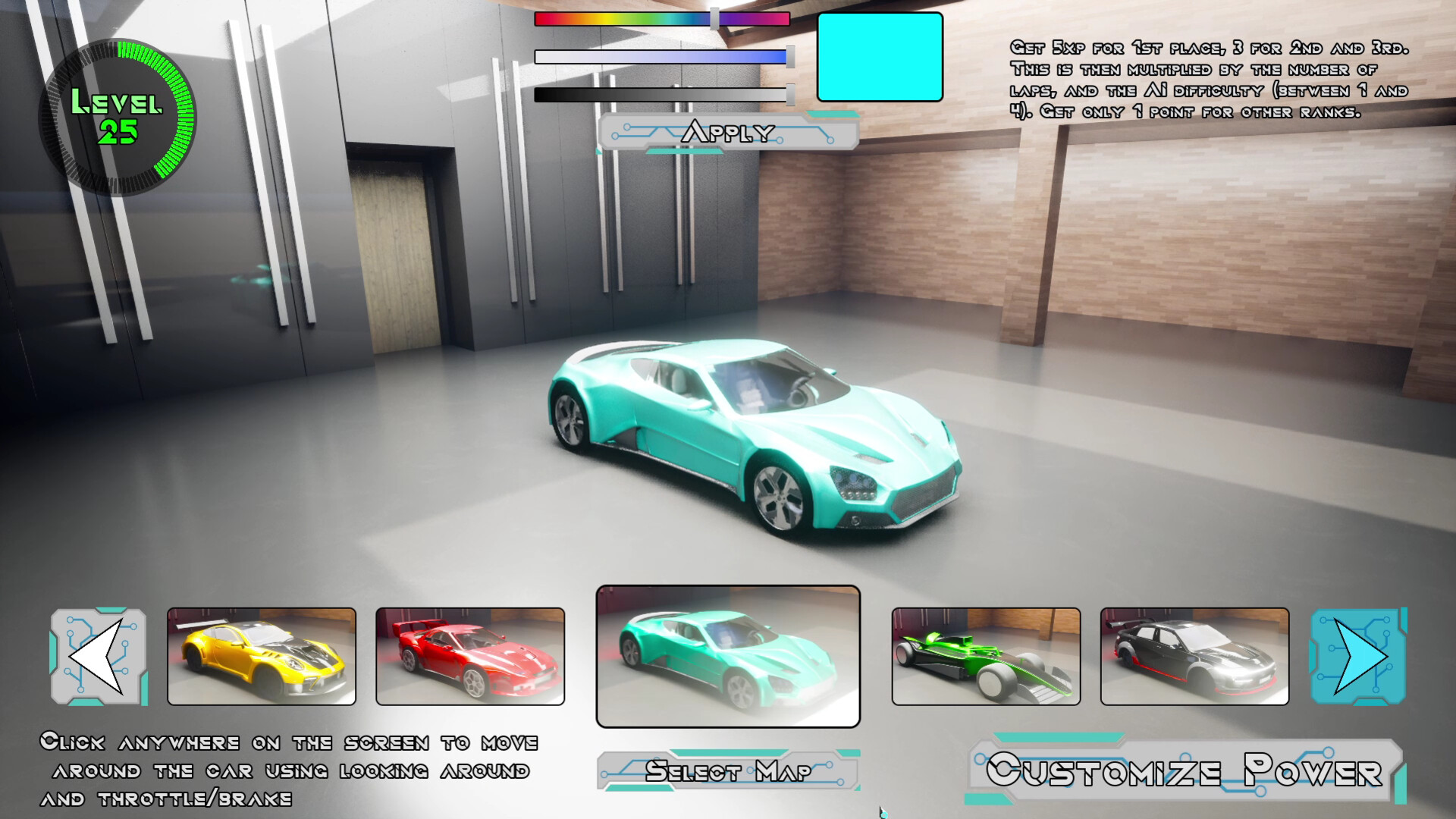Select the yellow sports car thumbnail
This screenshot has width=1456, height=819.
(x=262, y=657)
